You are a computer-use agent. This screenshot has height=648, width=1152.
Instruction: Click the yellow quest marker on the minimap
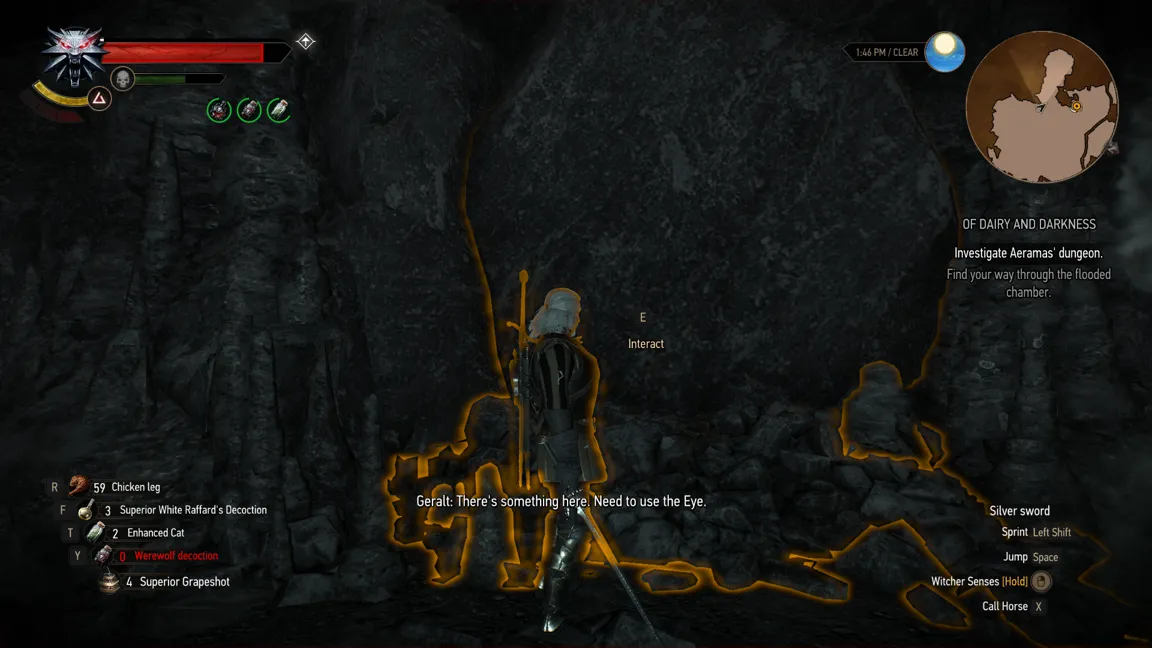tap(1076, 106)
